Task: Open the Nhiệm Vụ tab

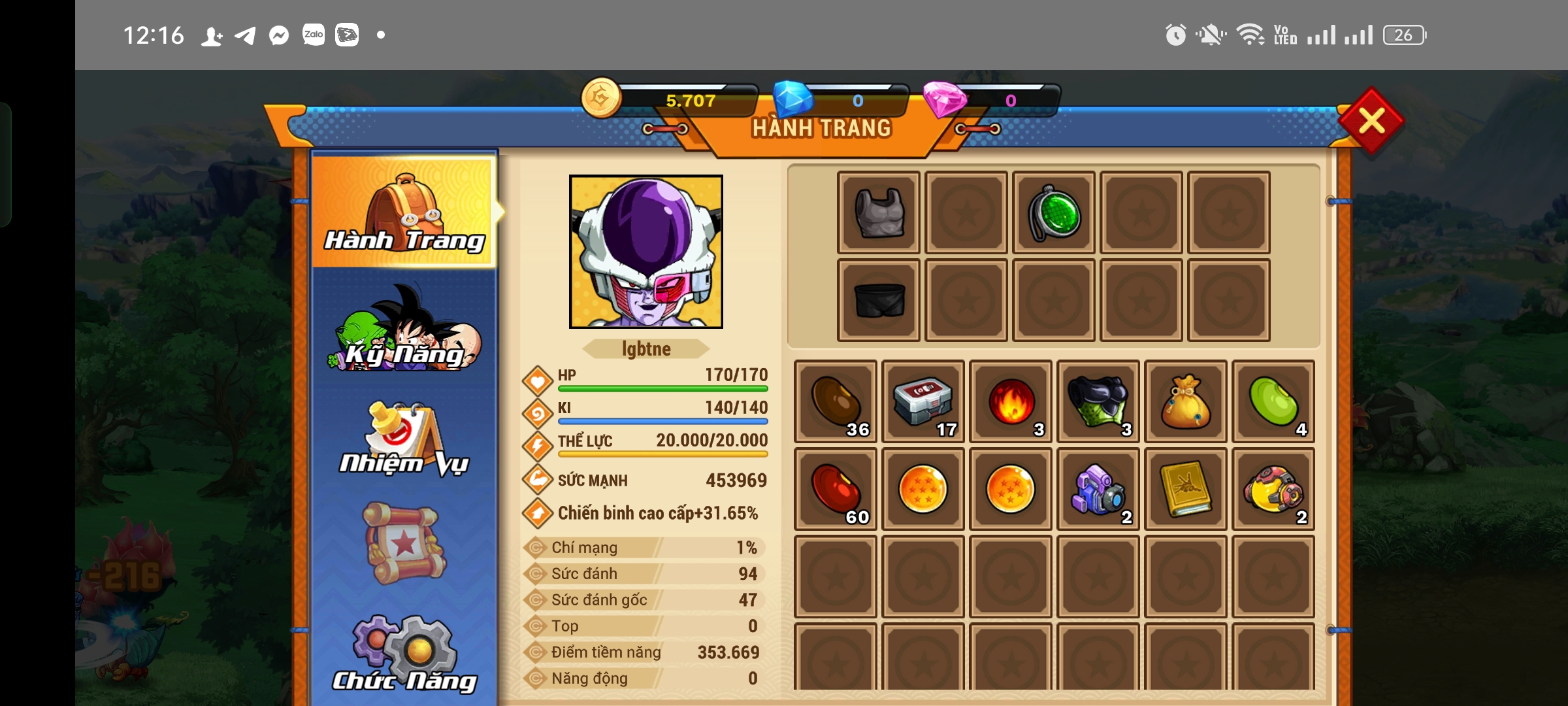Action: coord(405,439)
